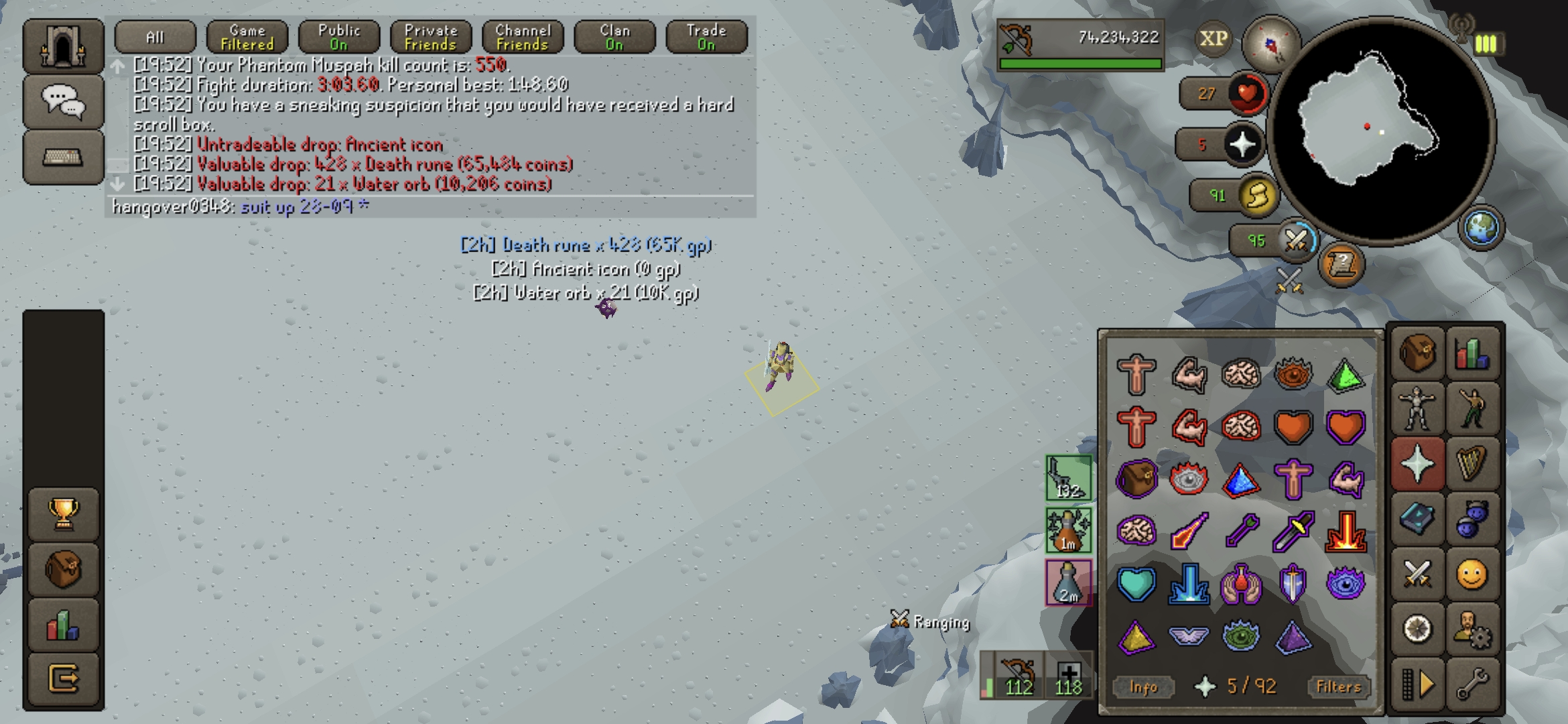Open the prayer Filters
Viewport: 1568px width, 724px height.
(x=1338, y=686)
